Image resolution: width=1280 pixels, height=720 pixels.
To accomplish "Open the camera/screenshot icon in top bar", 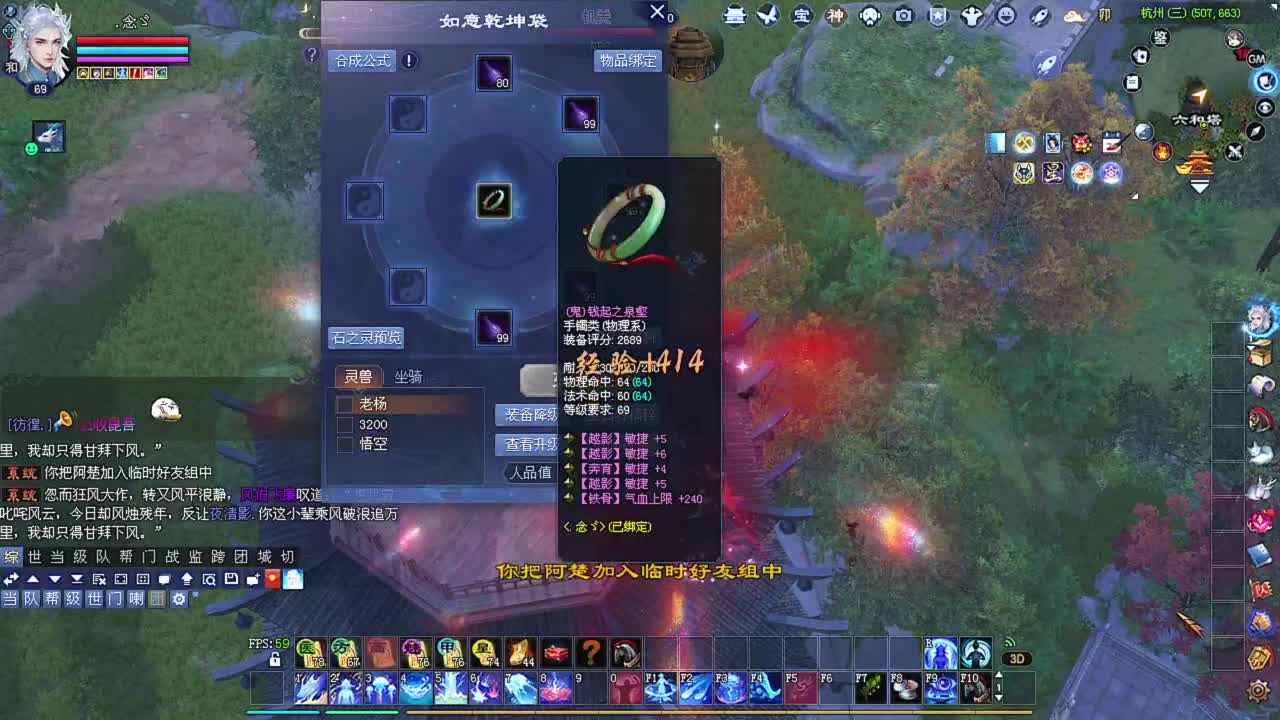I will tap(903, 17).
